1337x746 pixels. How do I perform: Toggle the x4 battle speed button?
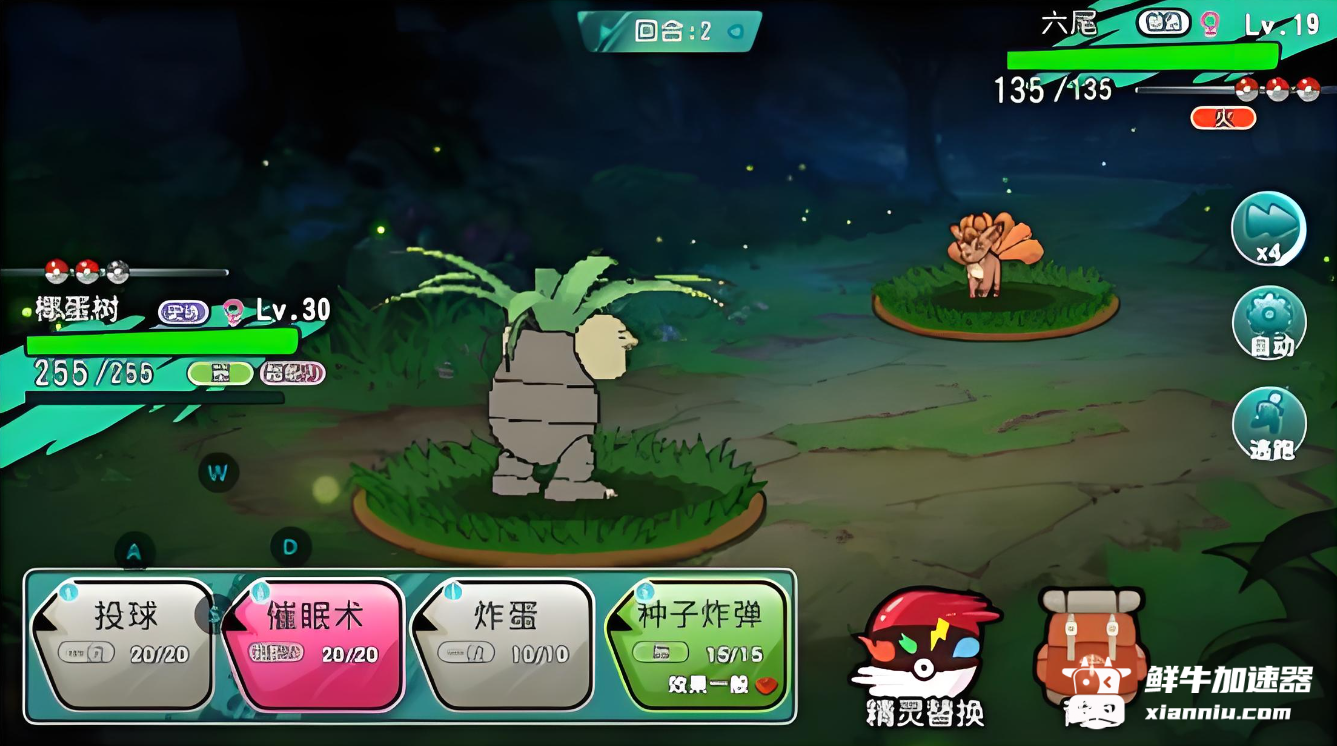[x=1268, y=229]
